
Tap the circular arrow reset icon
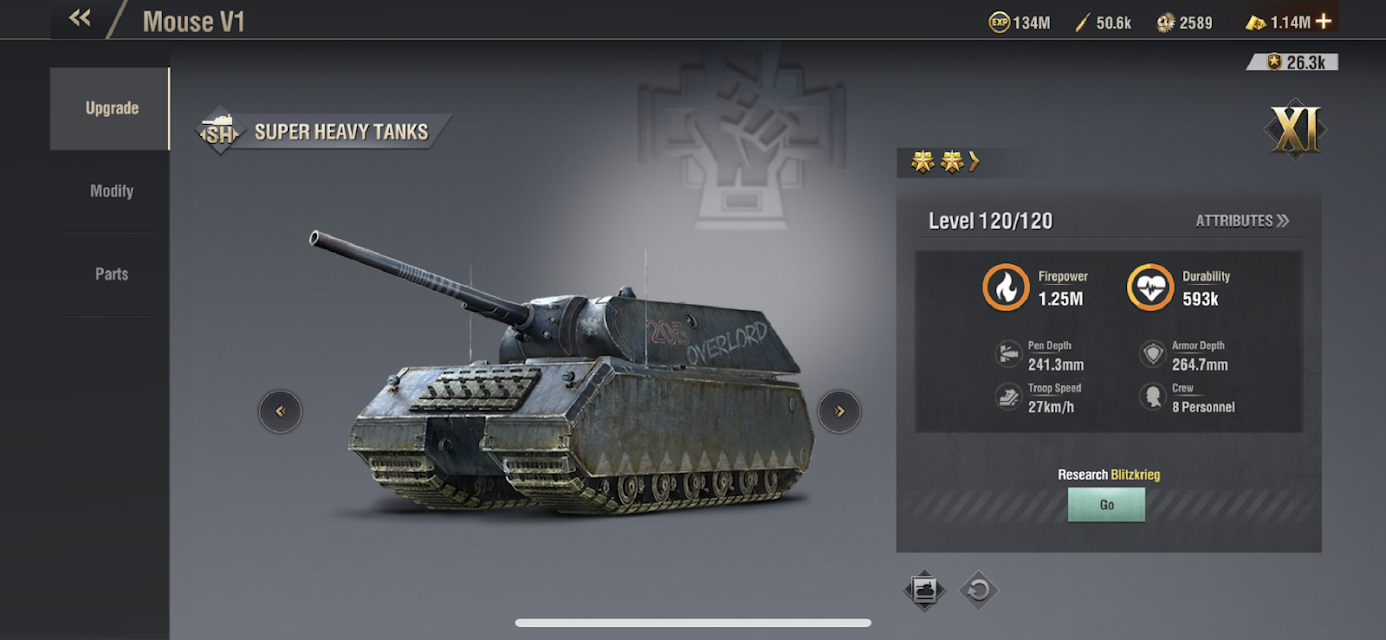click(979, 590)
